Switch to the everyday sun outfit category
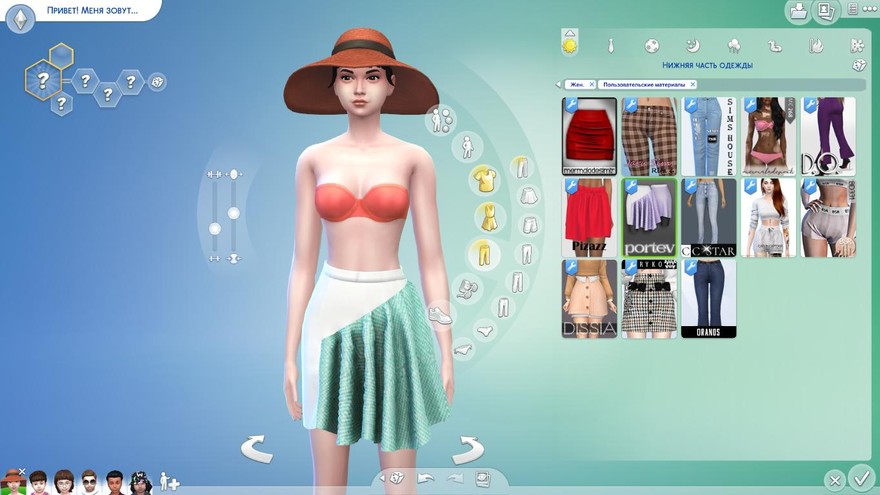880x495 pixels. (570, 45)
